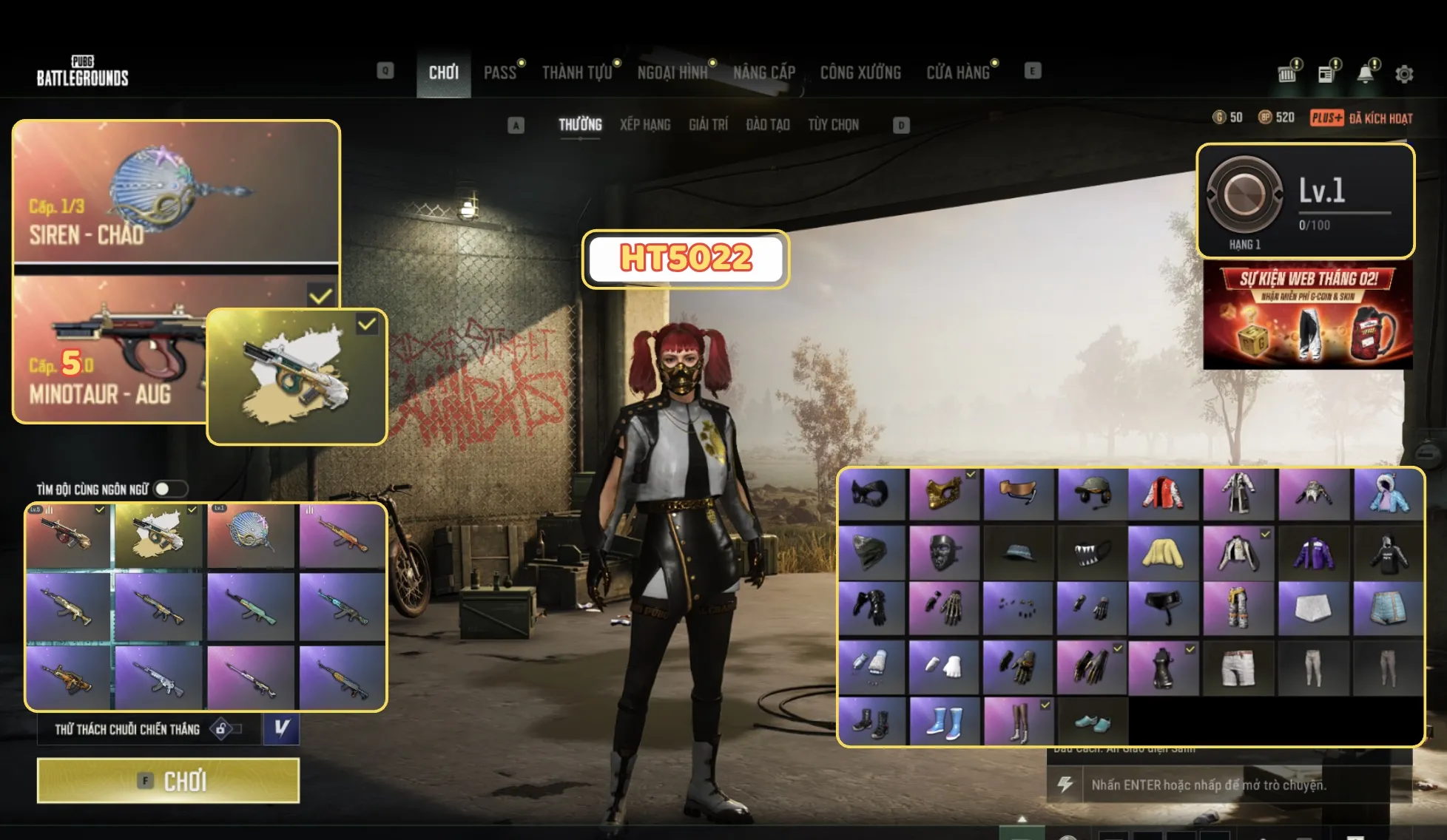Select the TÙY CHỌN custom mode
Image resolution: width=1447 pixels, height=840 pixels.
pyautogui.click(x=833, y=125)
